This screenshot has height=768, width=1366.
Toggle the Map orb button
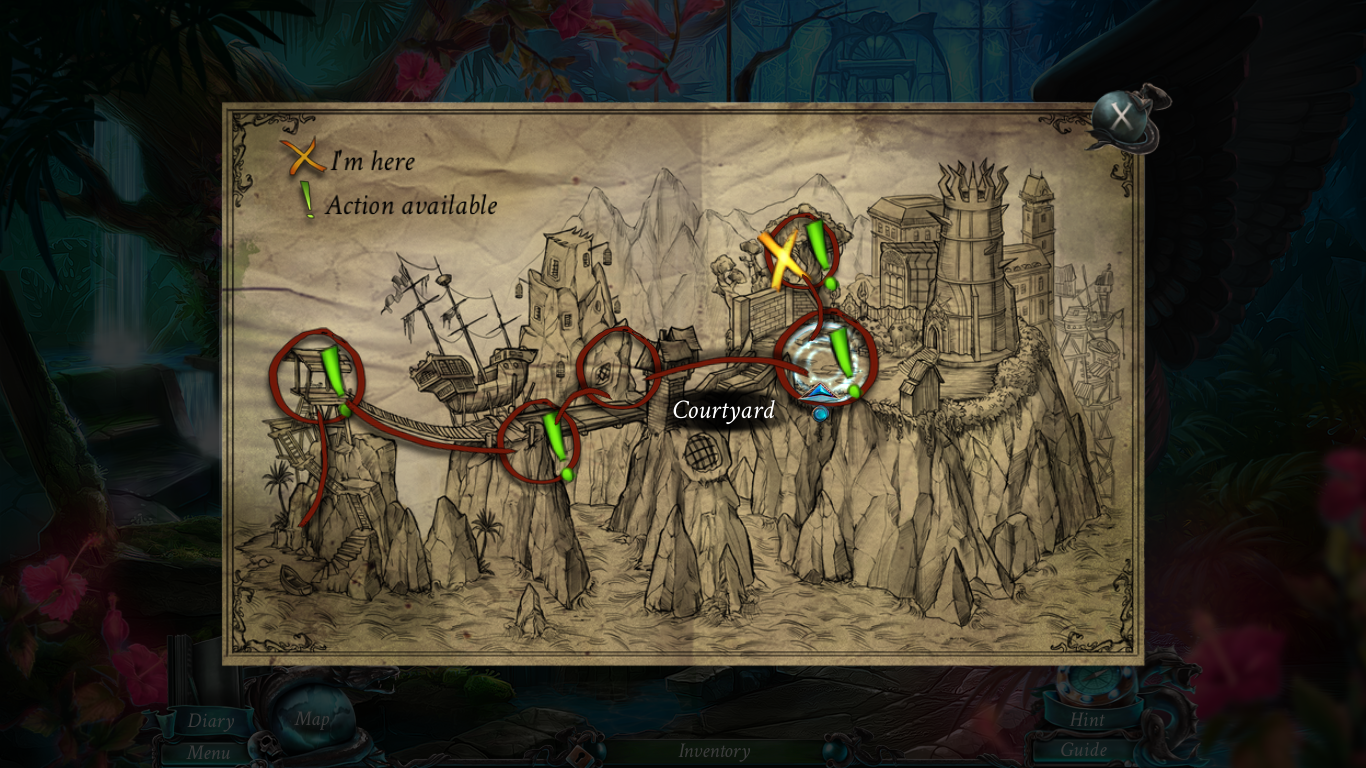[311, 720]
